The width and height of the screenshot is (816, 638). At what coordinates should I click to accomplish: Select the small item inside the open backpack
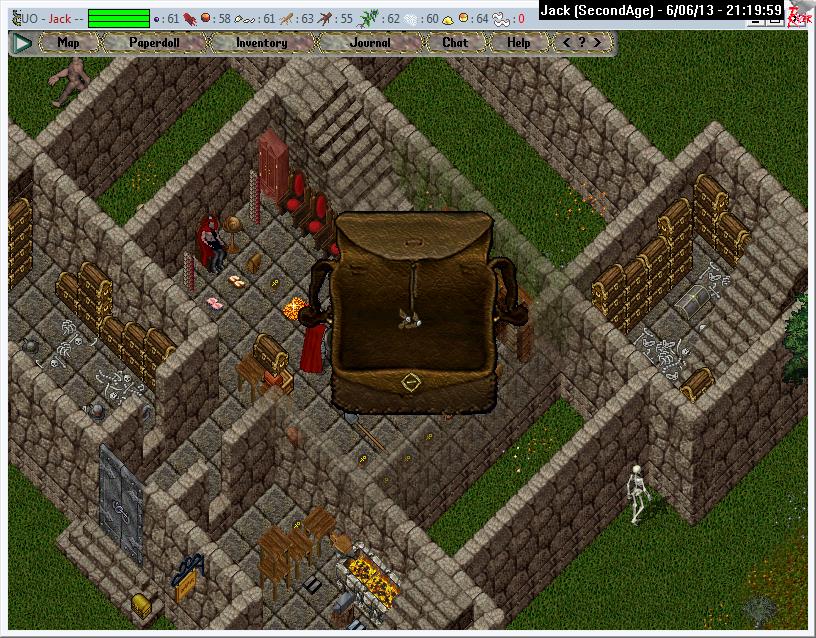point(410,318)
